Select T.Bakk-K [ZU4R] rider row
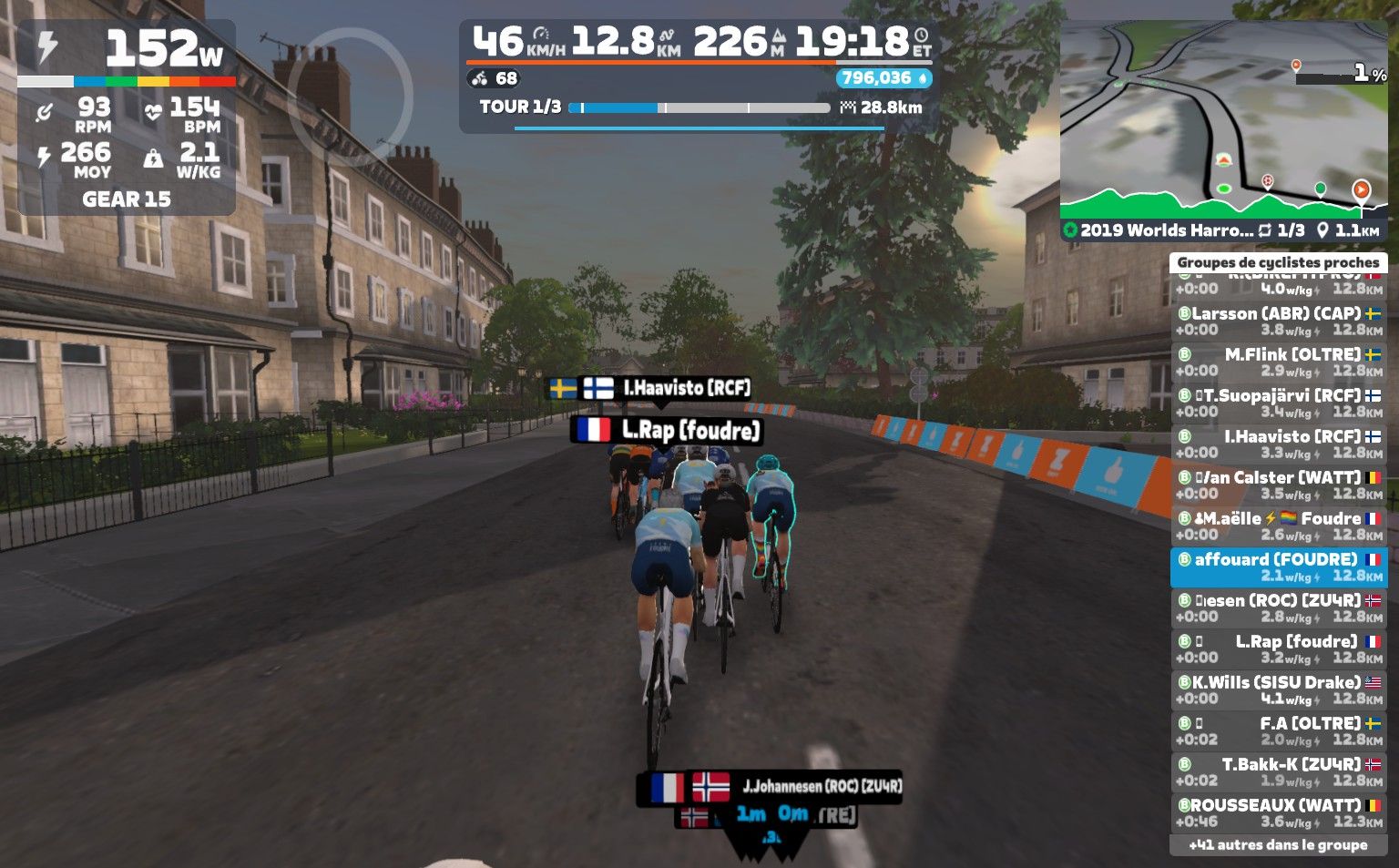 [x=1278, y=771]
